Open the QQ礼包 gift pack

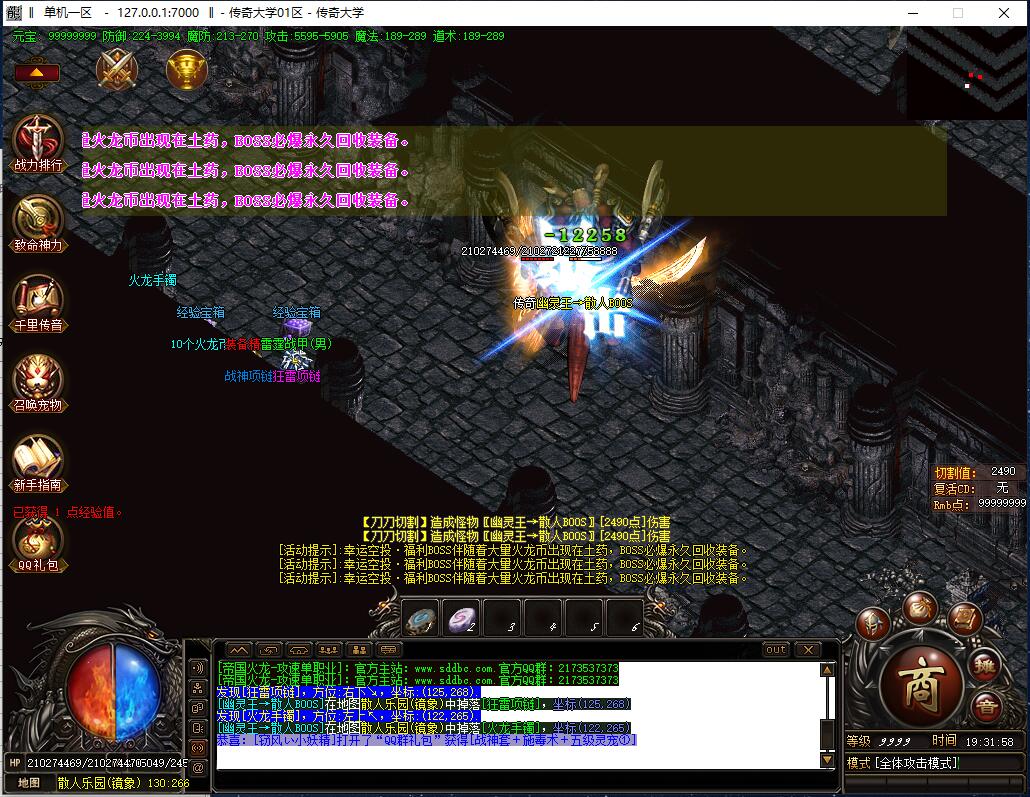[37, 538]
